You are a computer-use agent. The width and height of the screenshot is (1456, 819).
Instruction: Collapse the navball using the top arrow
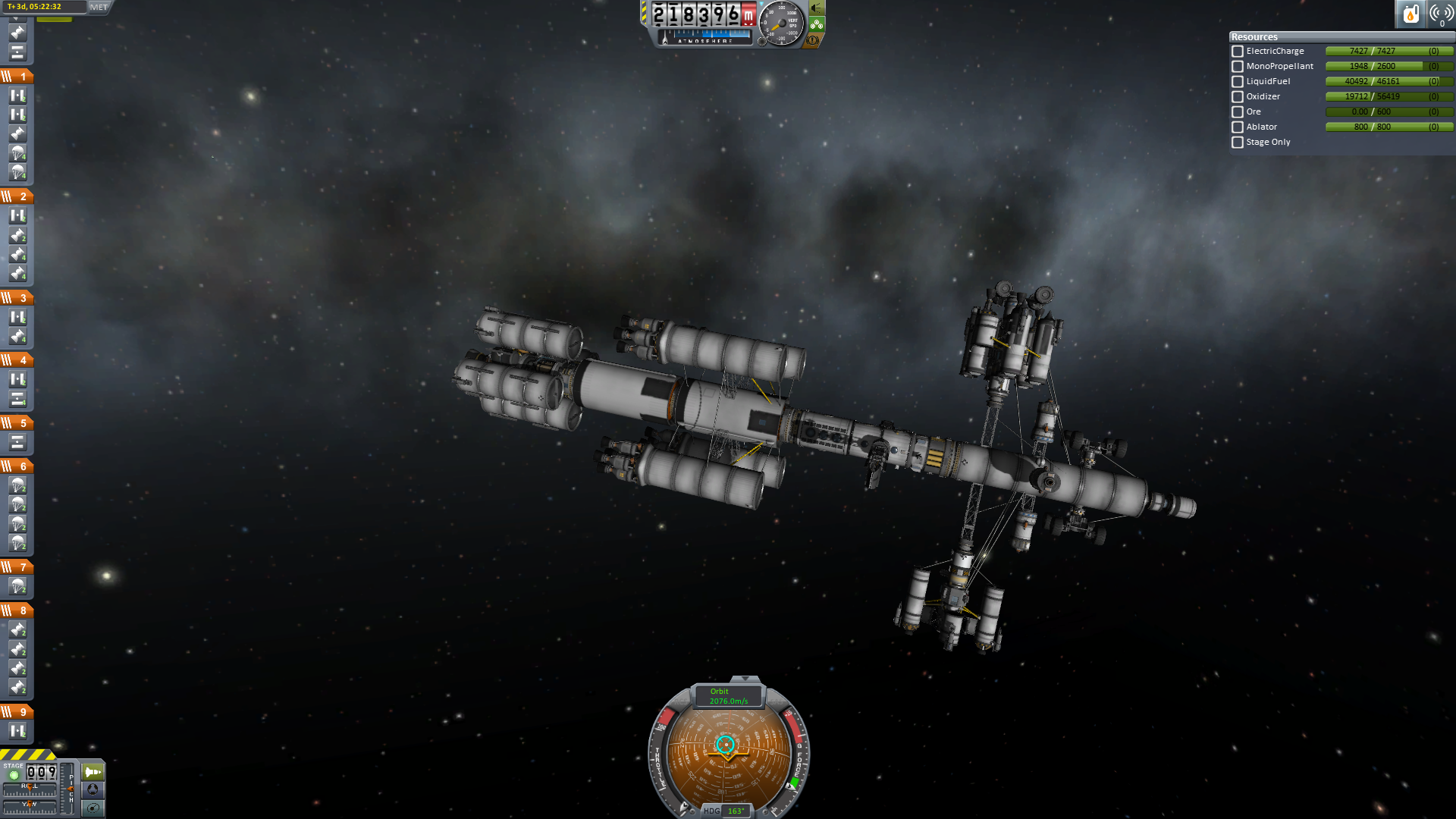[x=745, y=679]
